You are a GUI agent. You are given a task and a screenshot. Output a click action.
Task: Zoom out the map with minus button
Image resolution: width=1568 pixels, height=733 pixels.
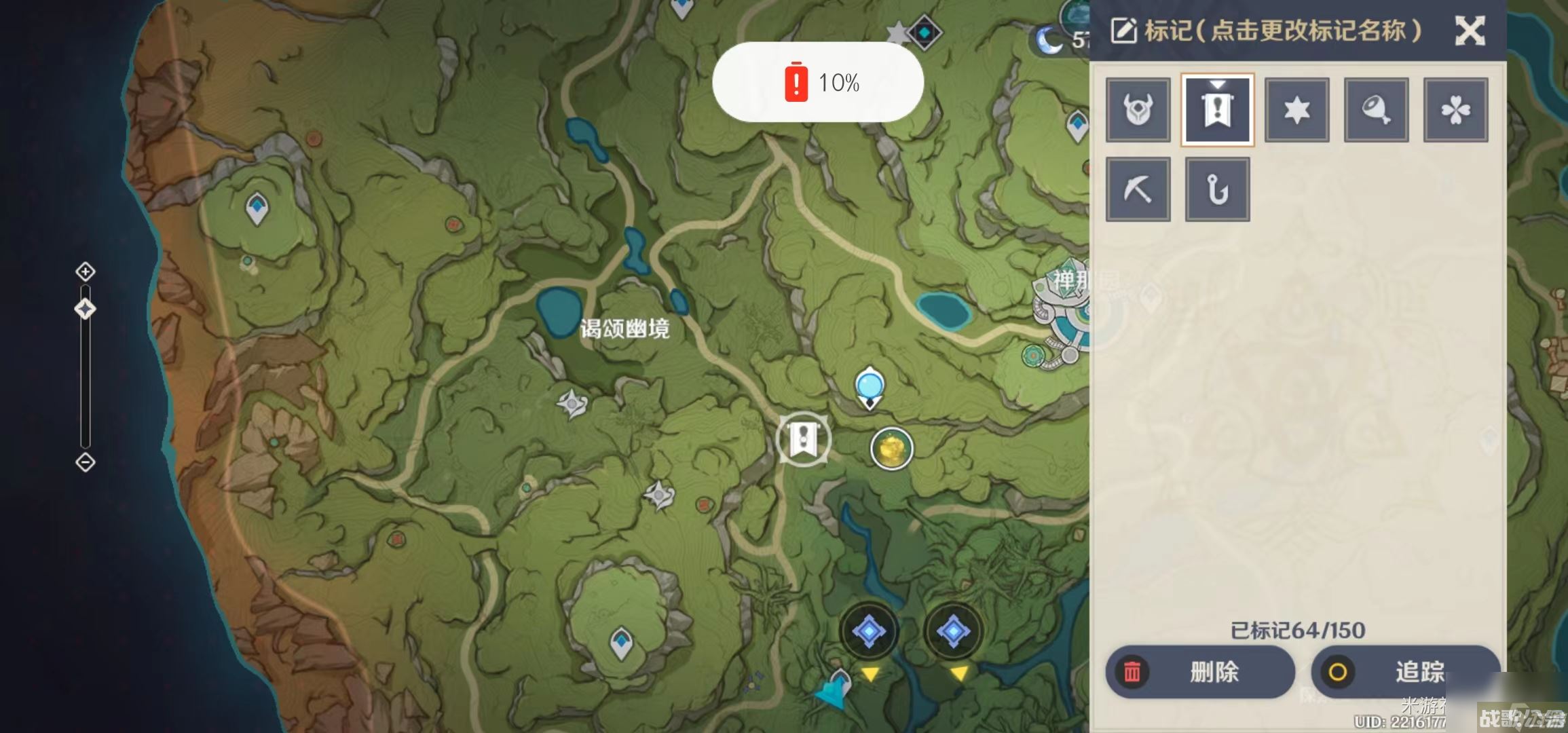point(85,463)
